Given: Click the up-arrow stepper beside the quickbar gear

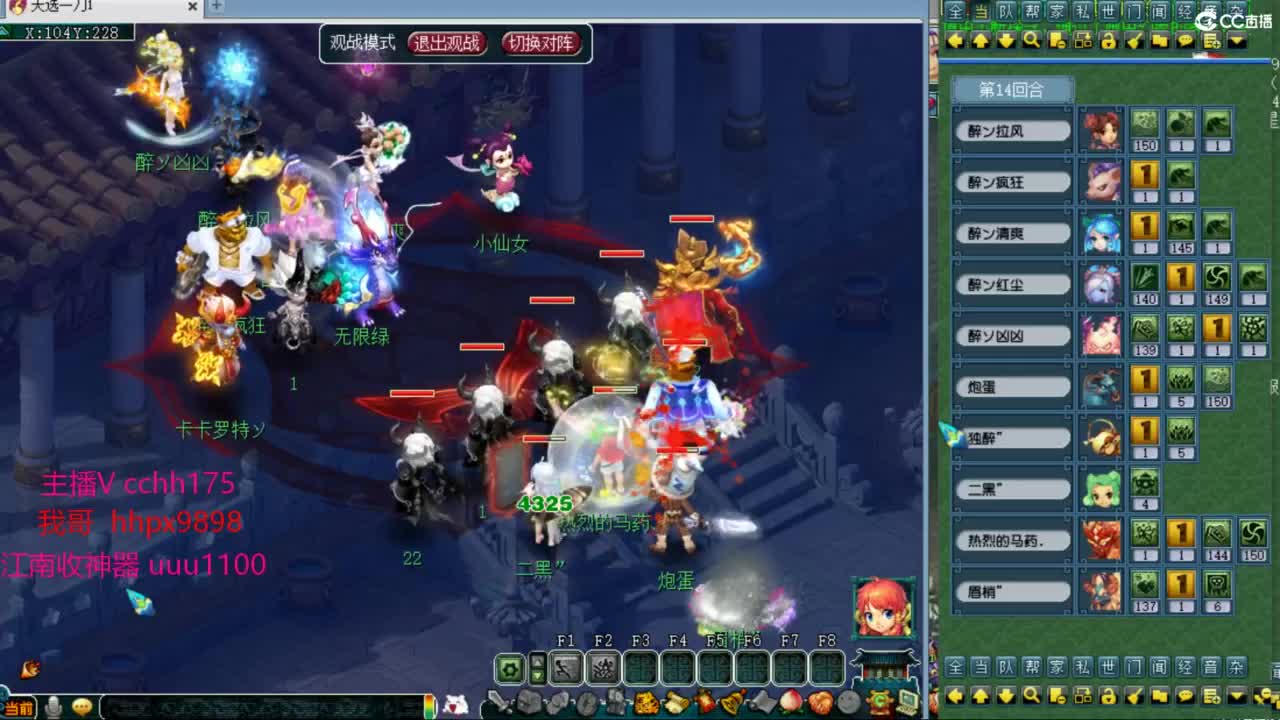Looking at the screenshot, I should coord(536,660).
